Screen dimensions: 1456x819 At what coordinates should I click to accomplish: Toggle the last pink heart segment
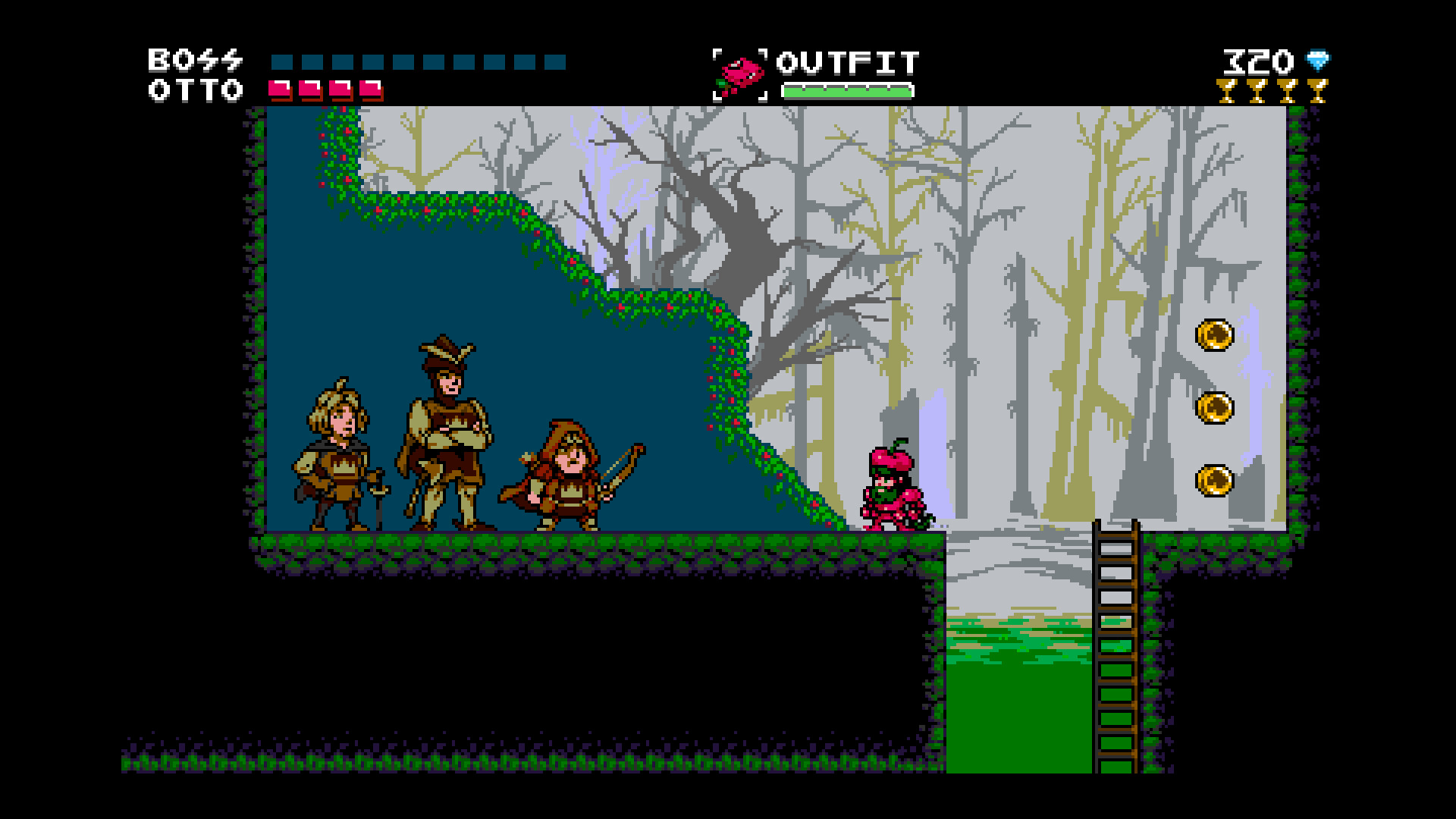click(x=372, y=89)
